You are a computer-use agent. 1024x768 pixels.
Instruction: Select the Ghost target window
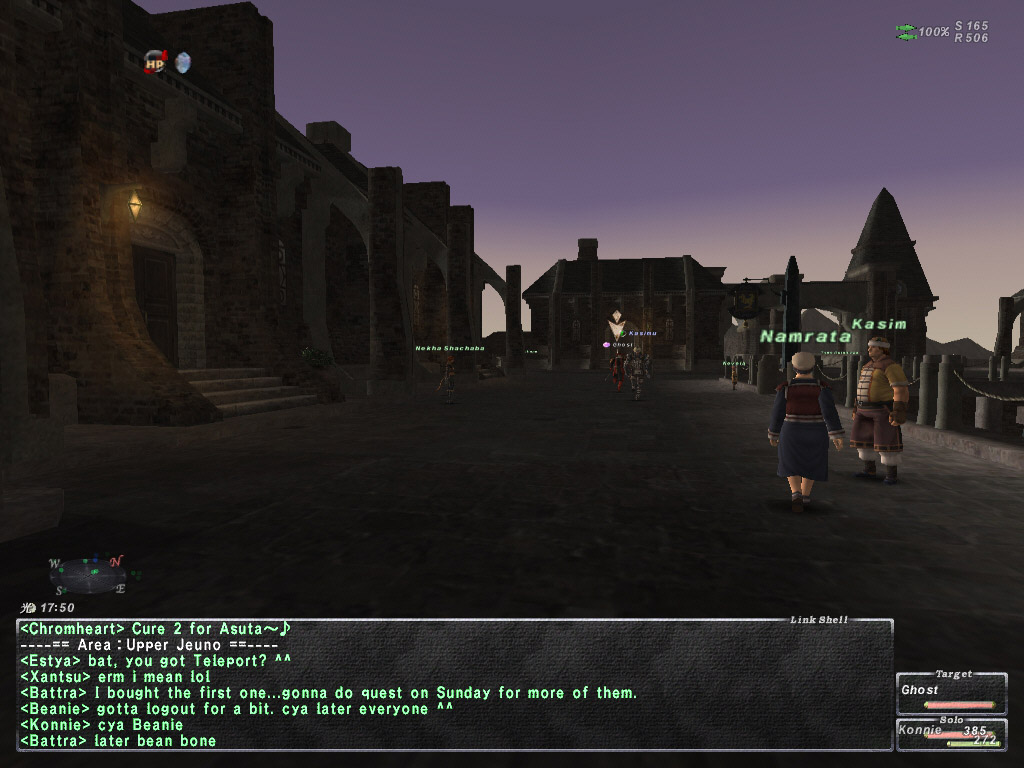tap(951, 693)
